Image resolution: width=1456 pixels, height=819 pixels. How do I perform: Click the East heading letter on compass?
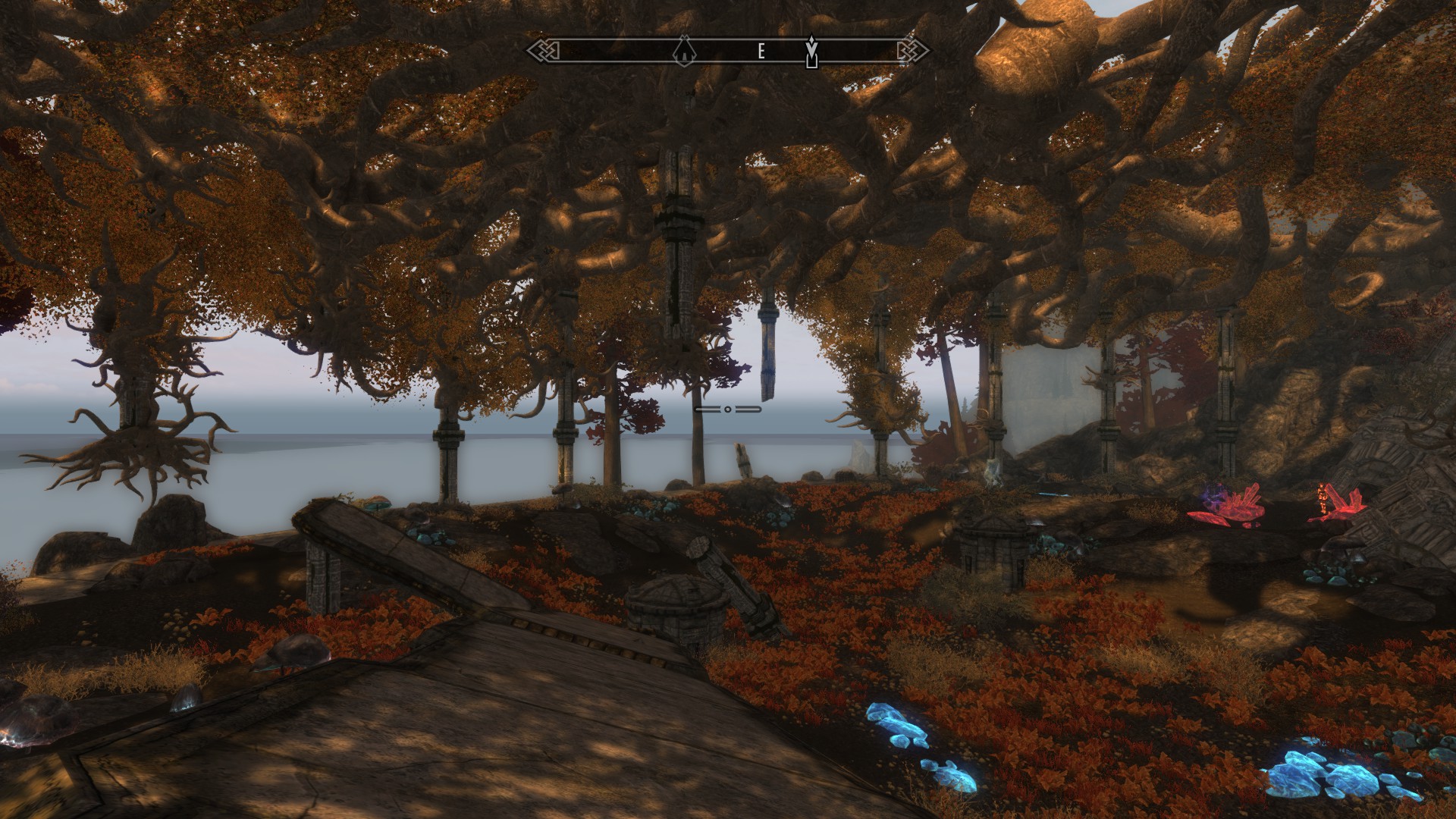[761, 52]
